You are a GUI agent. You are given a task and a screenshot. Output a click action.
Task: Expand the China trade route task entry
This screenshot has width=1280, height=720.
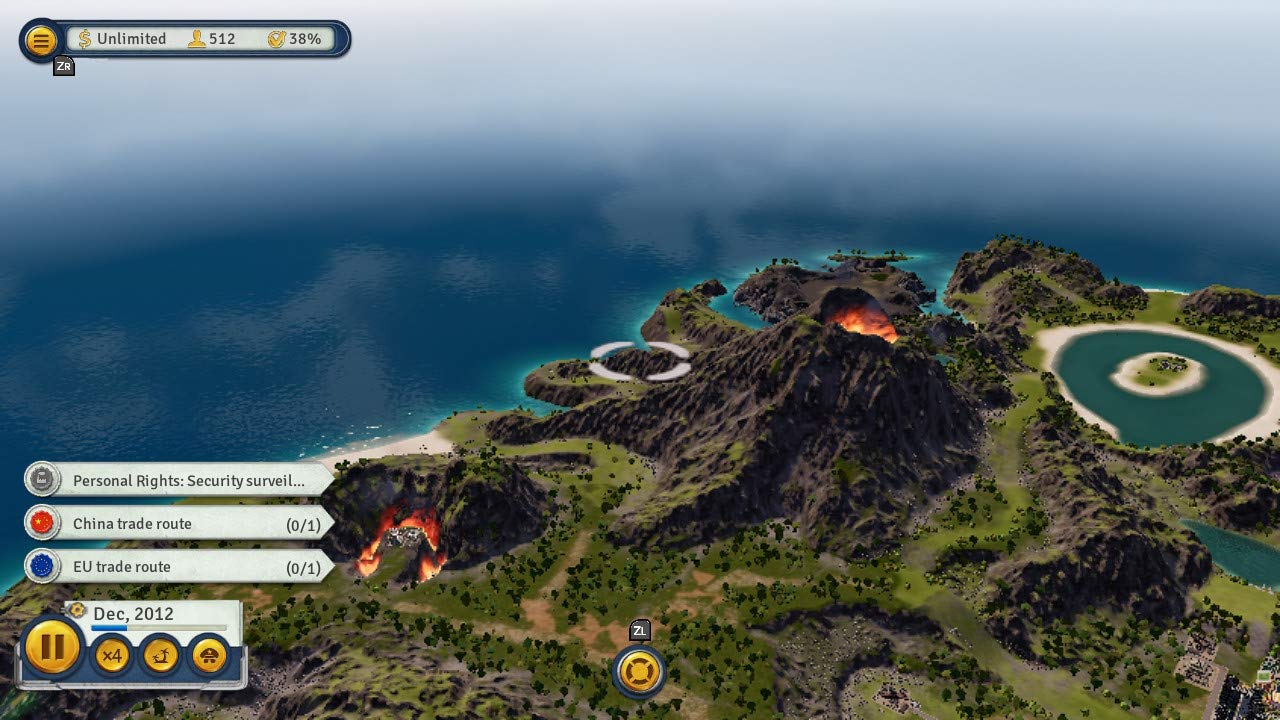point(170,523)
